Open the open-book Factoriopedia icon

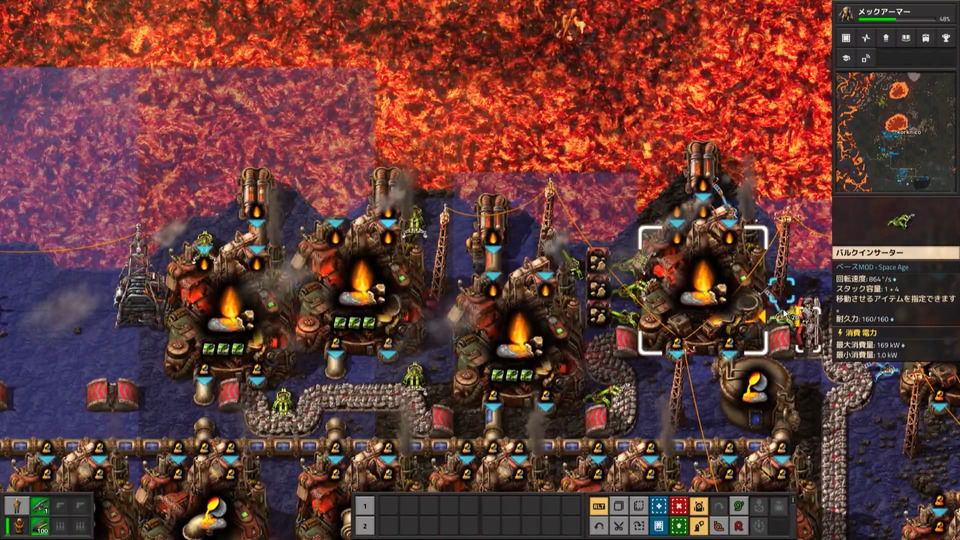905,38
